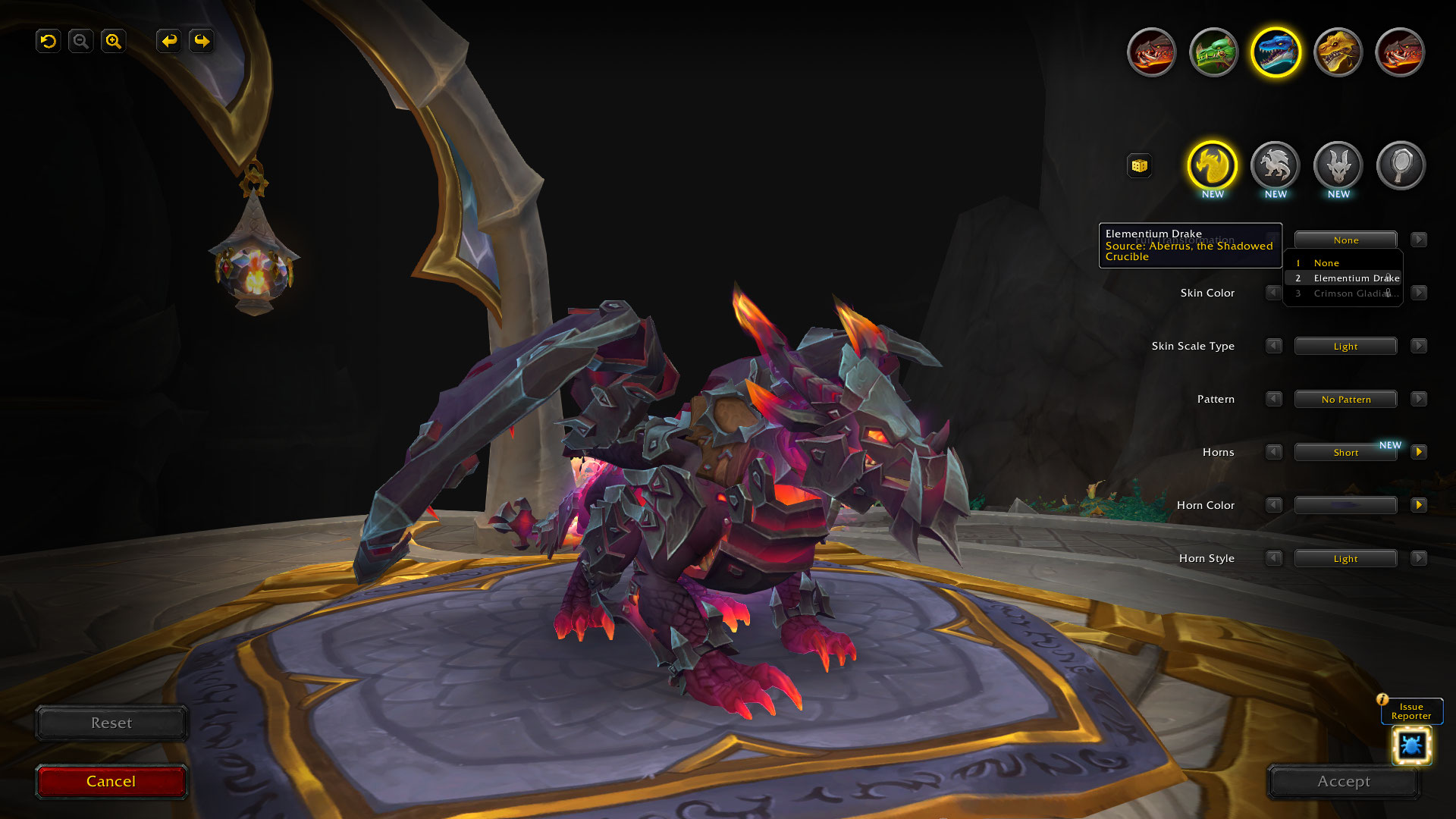
Task: Click the Horn Color swatch
Action: (1345, 505)
